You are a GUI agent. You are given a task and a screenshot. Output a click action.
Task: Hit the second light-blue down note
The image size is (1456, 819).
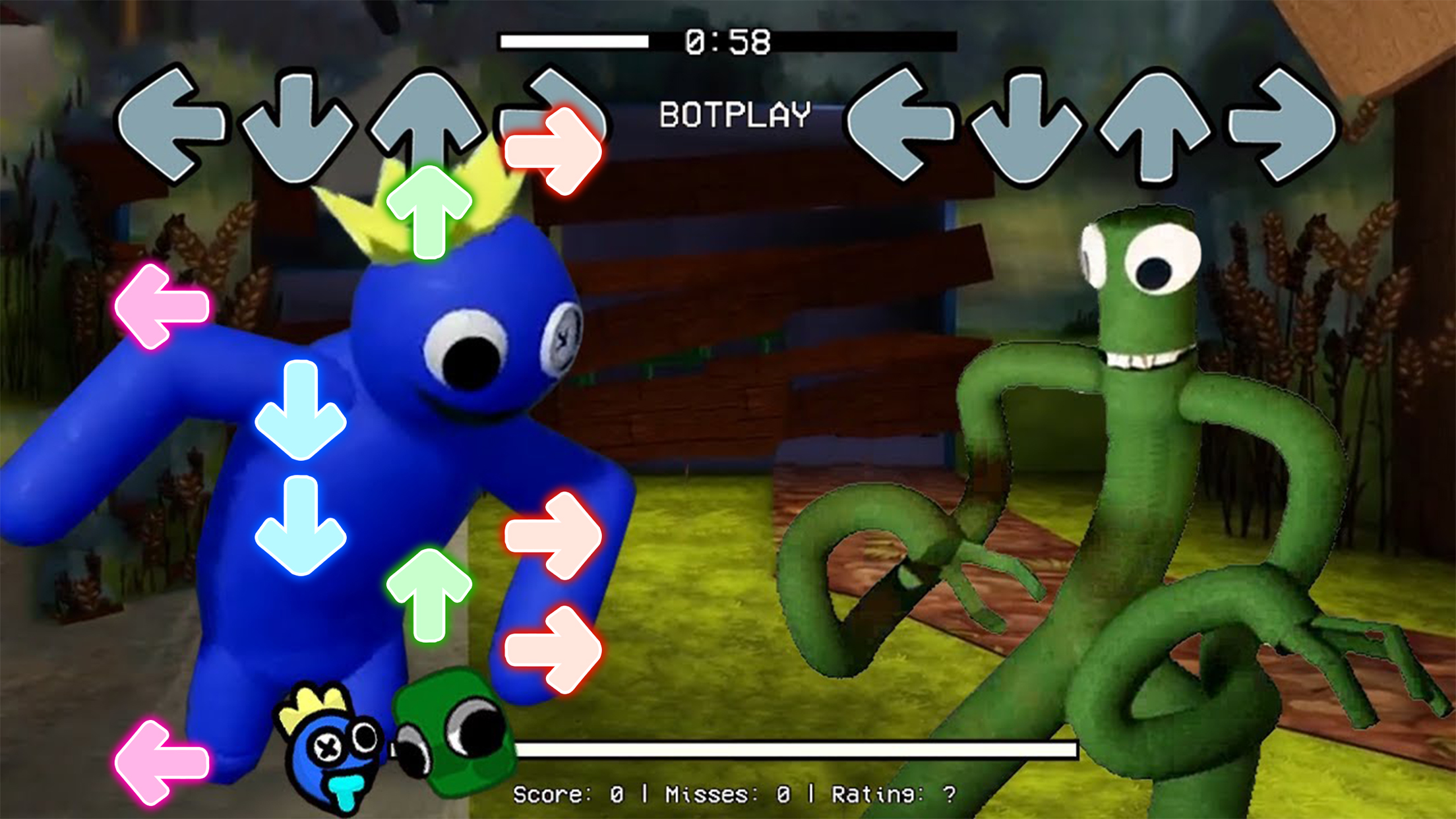tap(300, 528)
